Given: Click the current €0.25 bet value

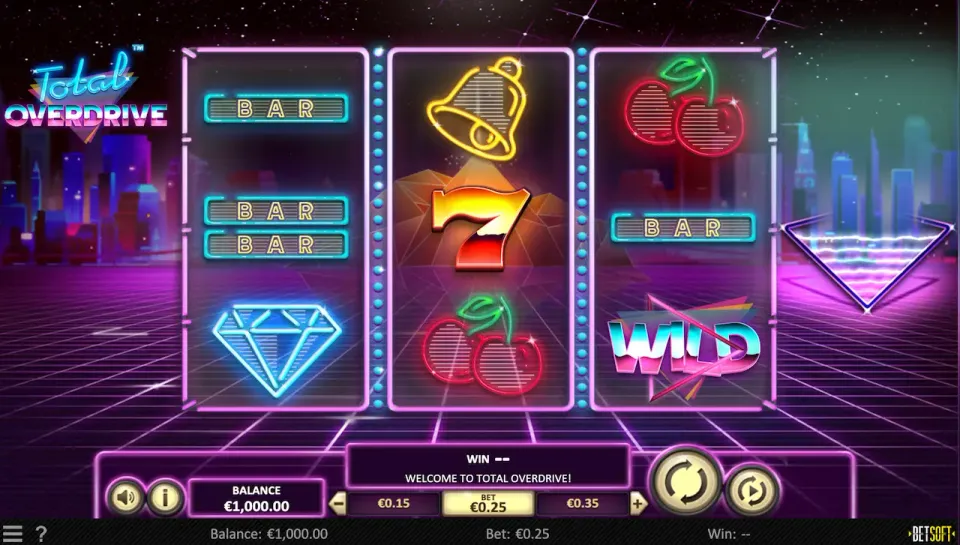Looking at the screenshot, I should [488, 503].
